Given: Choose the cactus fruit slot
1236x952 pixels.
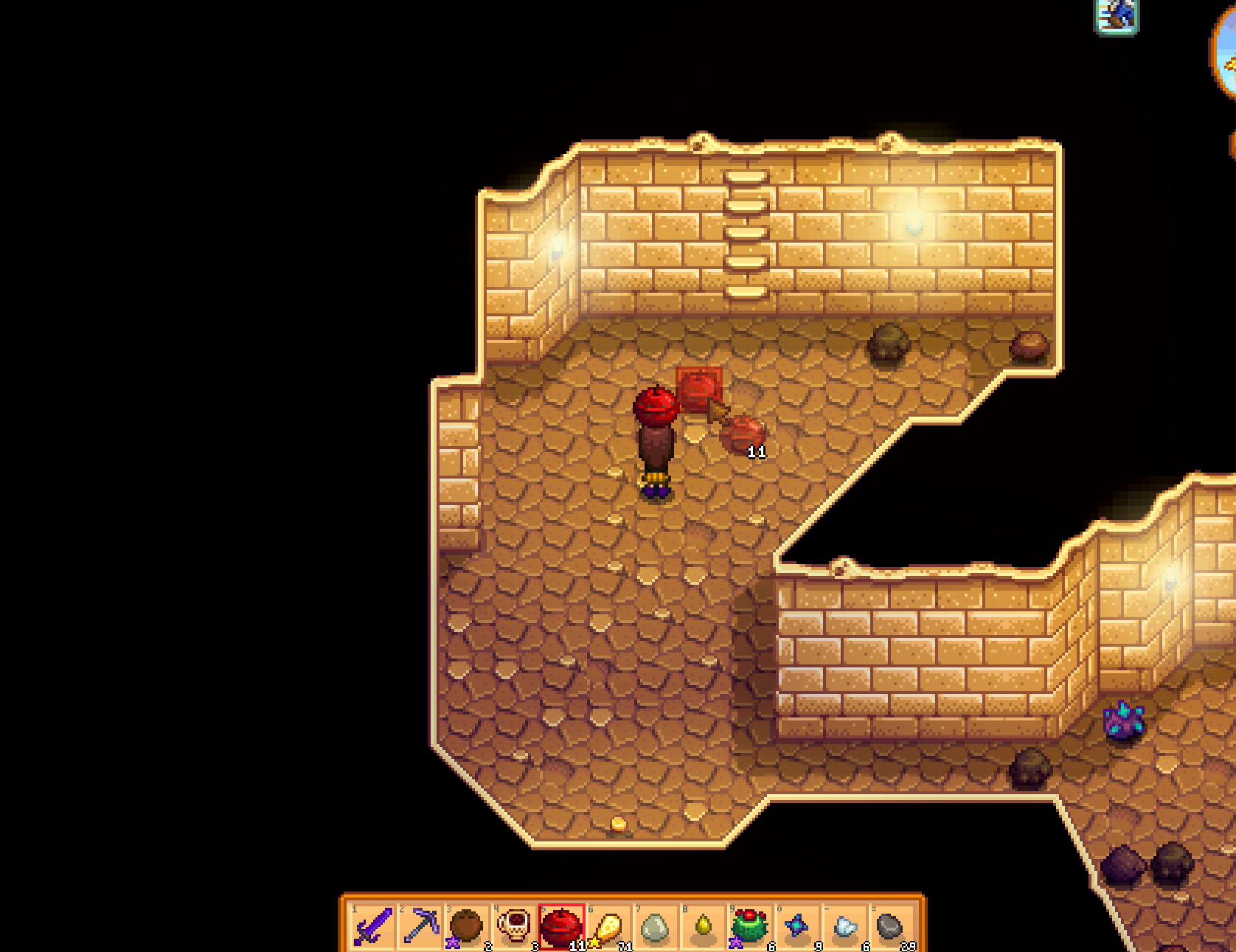Looking at the screenshot, I should [x=750, y=925].
